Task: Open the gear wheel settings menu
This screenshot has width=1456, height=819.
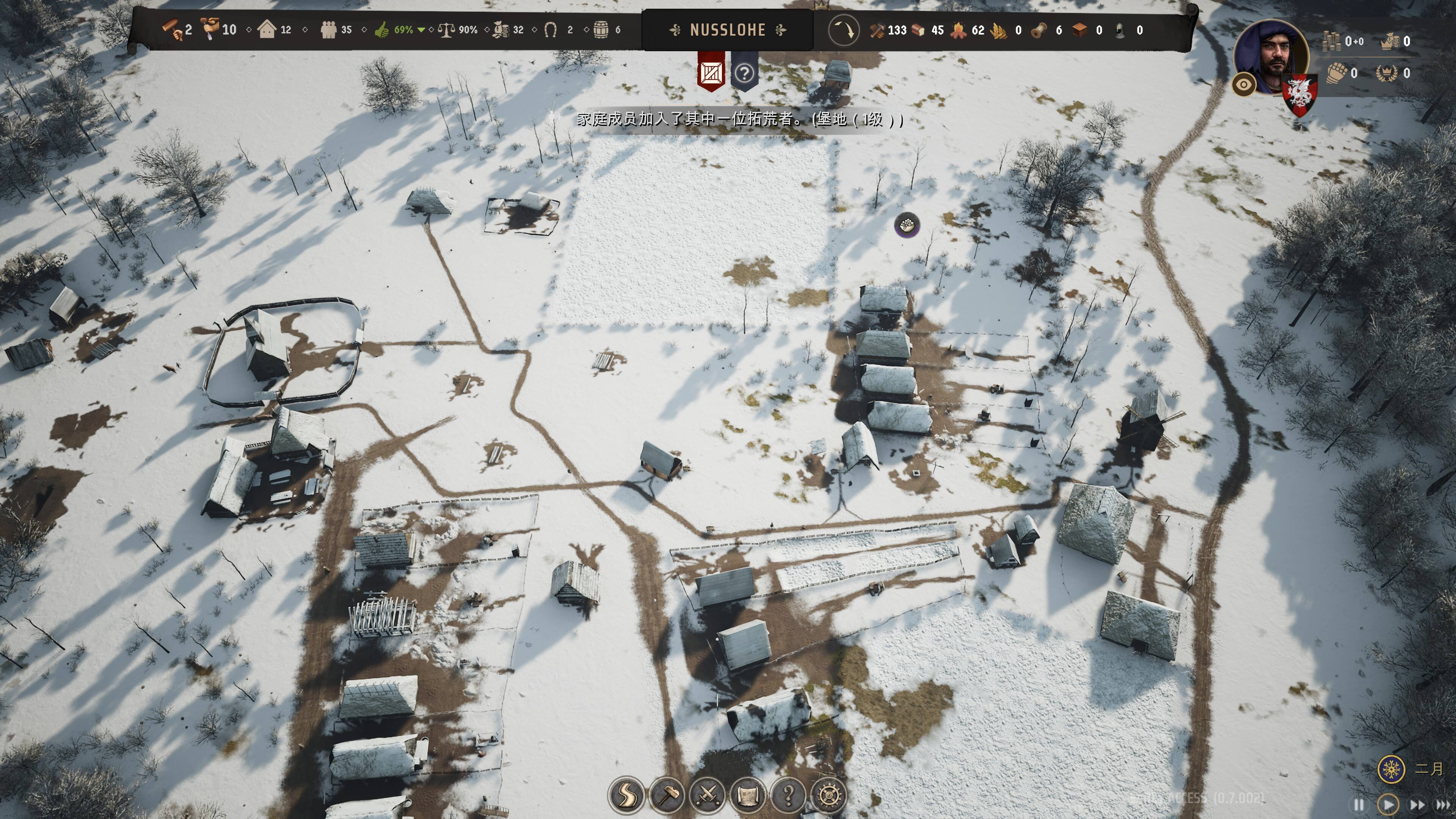Action: click(828, 795)
